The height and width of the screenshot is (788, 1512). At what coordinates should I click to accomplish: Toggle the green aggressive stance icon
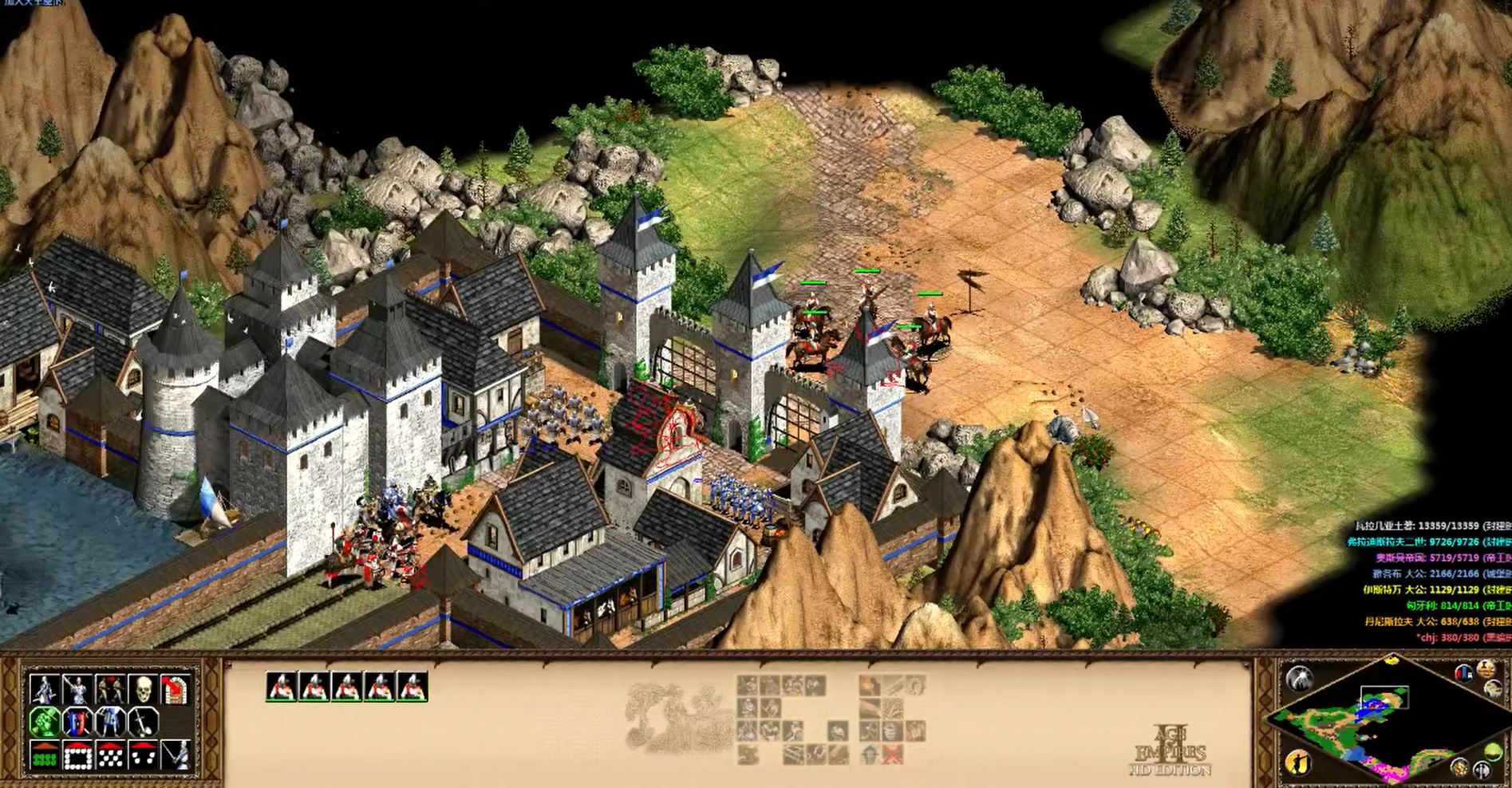point(45,722)
